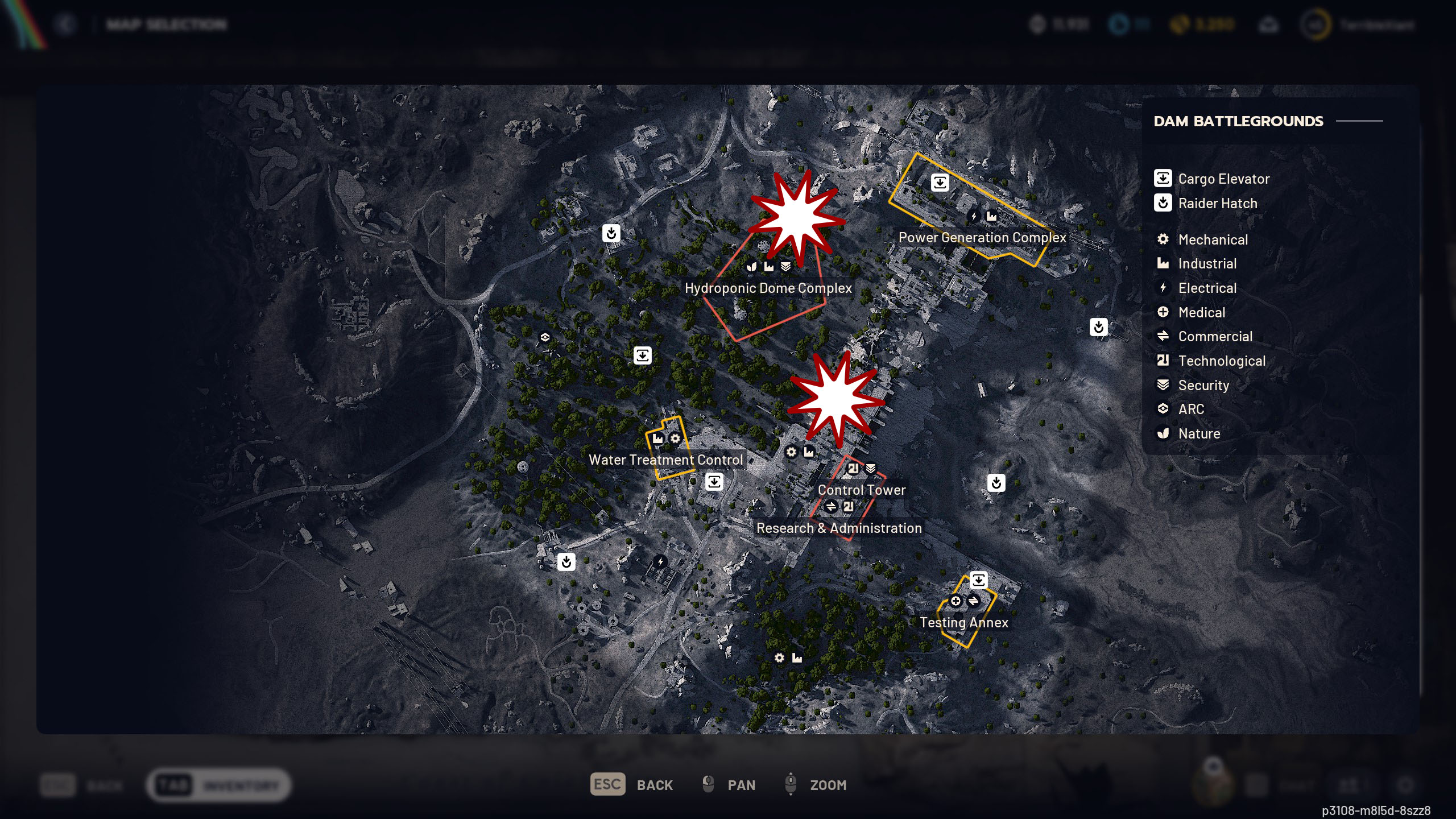This screenshot has width=1456, height=819.
Task: Choose the Security legend entry
Action: point(1203,386)
